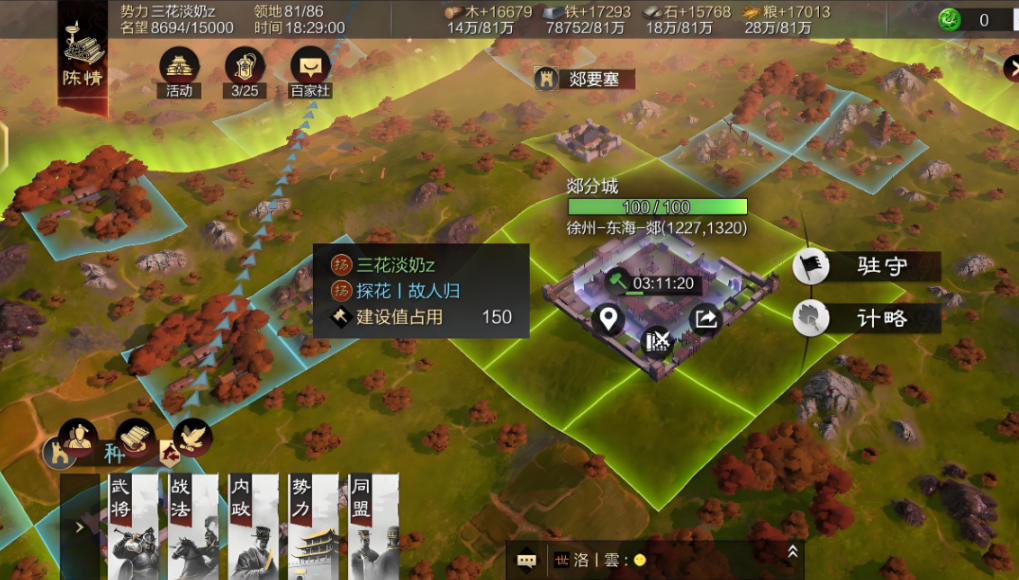Click the location pin icon on the city
The height and width of the screenshot is (580, 1019).
[x=609, y=320]
